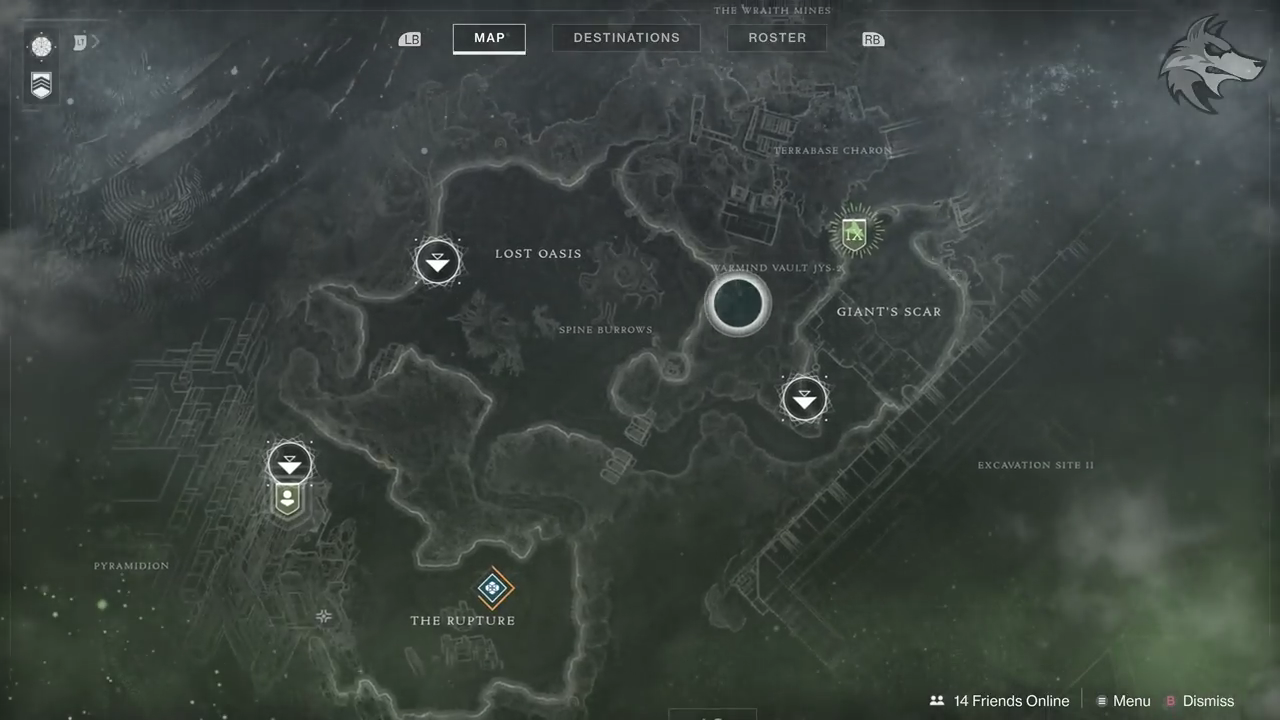Viewport: 1280px width, 720px height.
Task: Dismiss the map screen
Action: 1208,701
